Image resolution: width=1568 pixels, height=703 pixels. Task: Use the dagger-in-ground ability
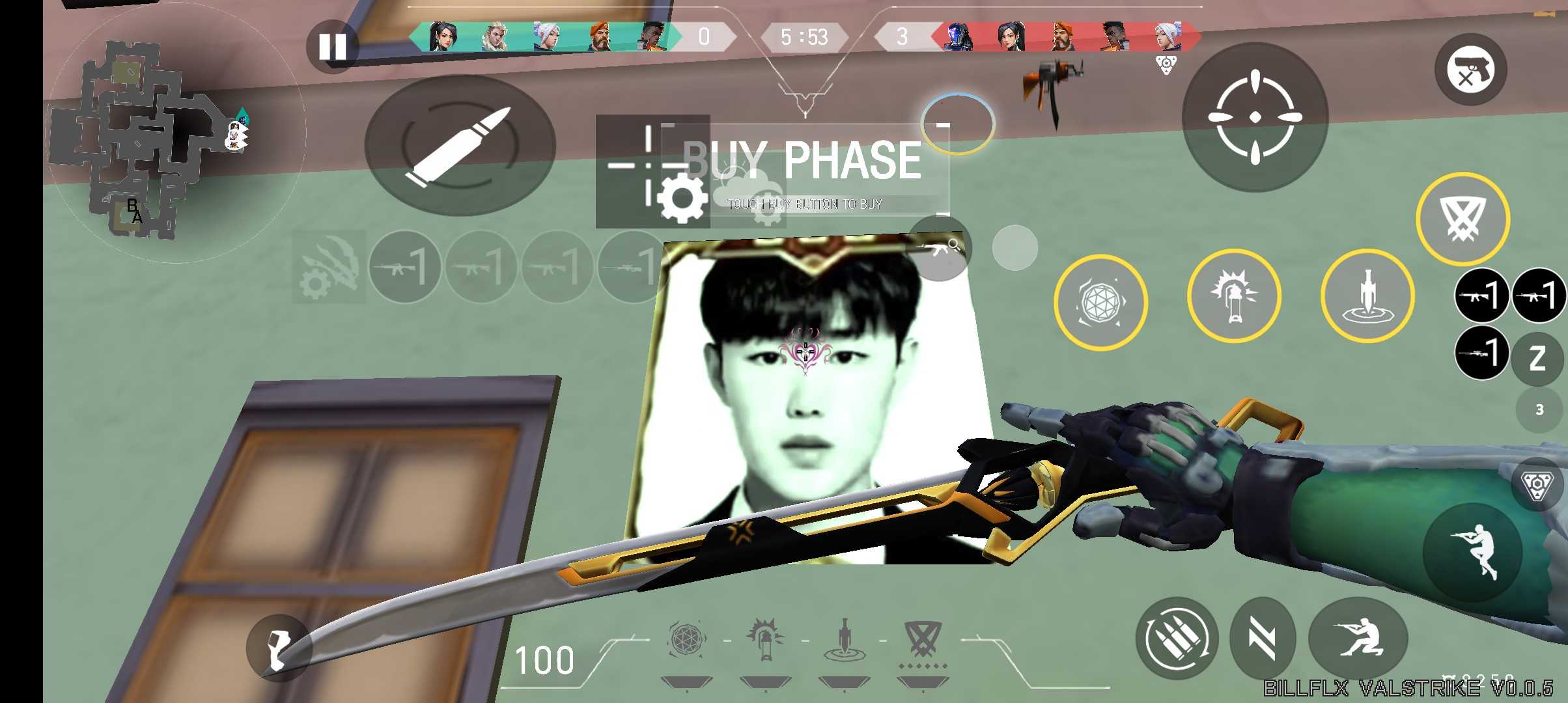tap(1367, 297)
